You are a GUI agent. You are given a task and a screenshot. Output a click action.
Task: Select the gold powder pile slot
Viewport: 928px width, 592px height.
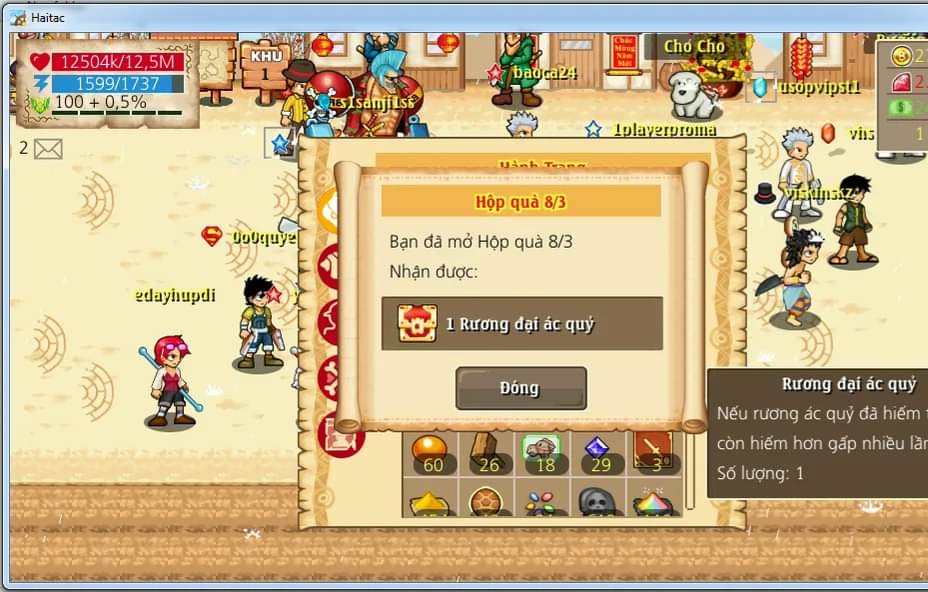tap(431, 502)
